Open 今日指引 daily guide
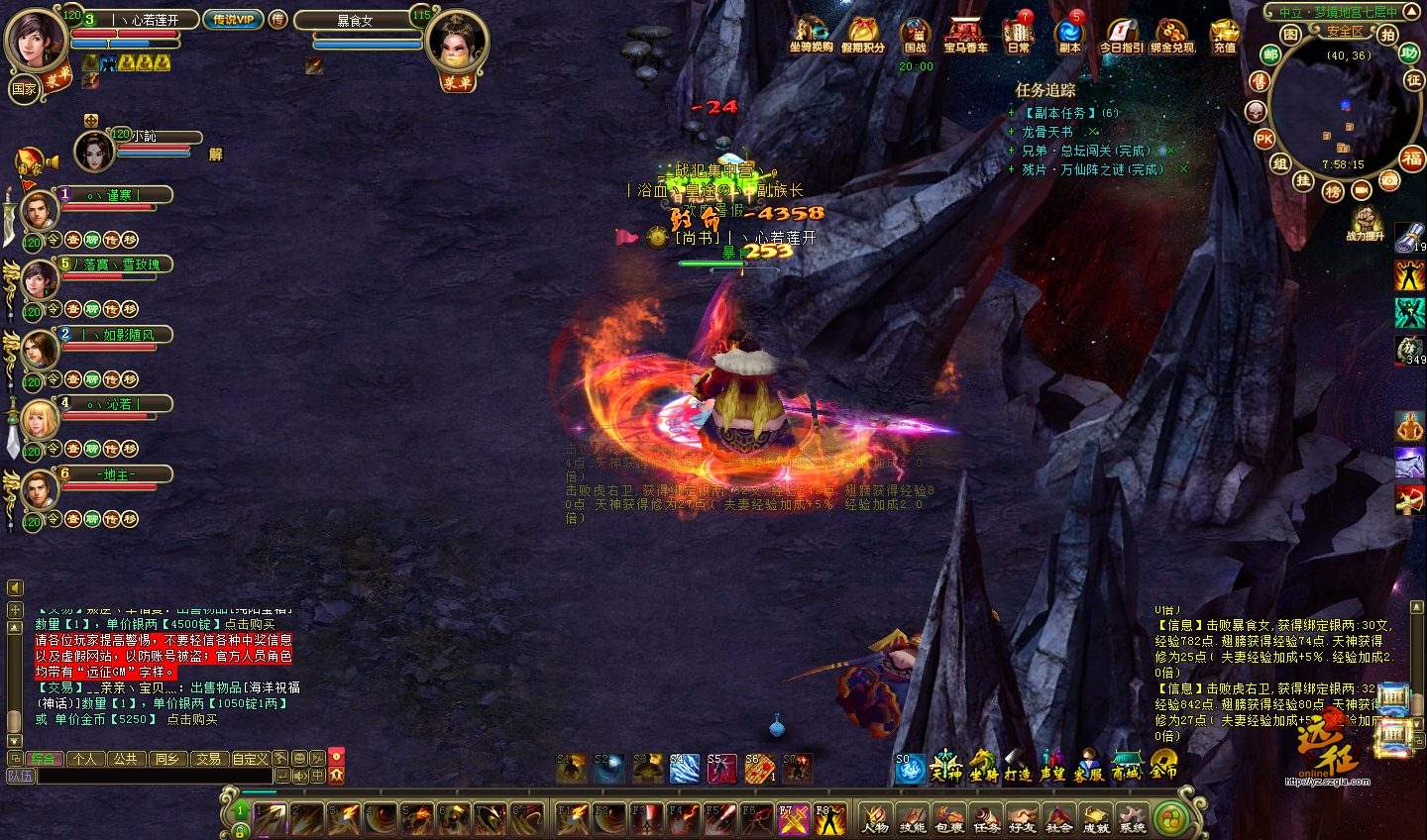The height and width of the screenshot is (840, 1427). click(x=1121, y=34)
